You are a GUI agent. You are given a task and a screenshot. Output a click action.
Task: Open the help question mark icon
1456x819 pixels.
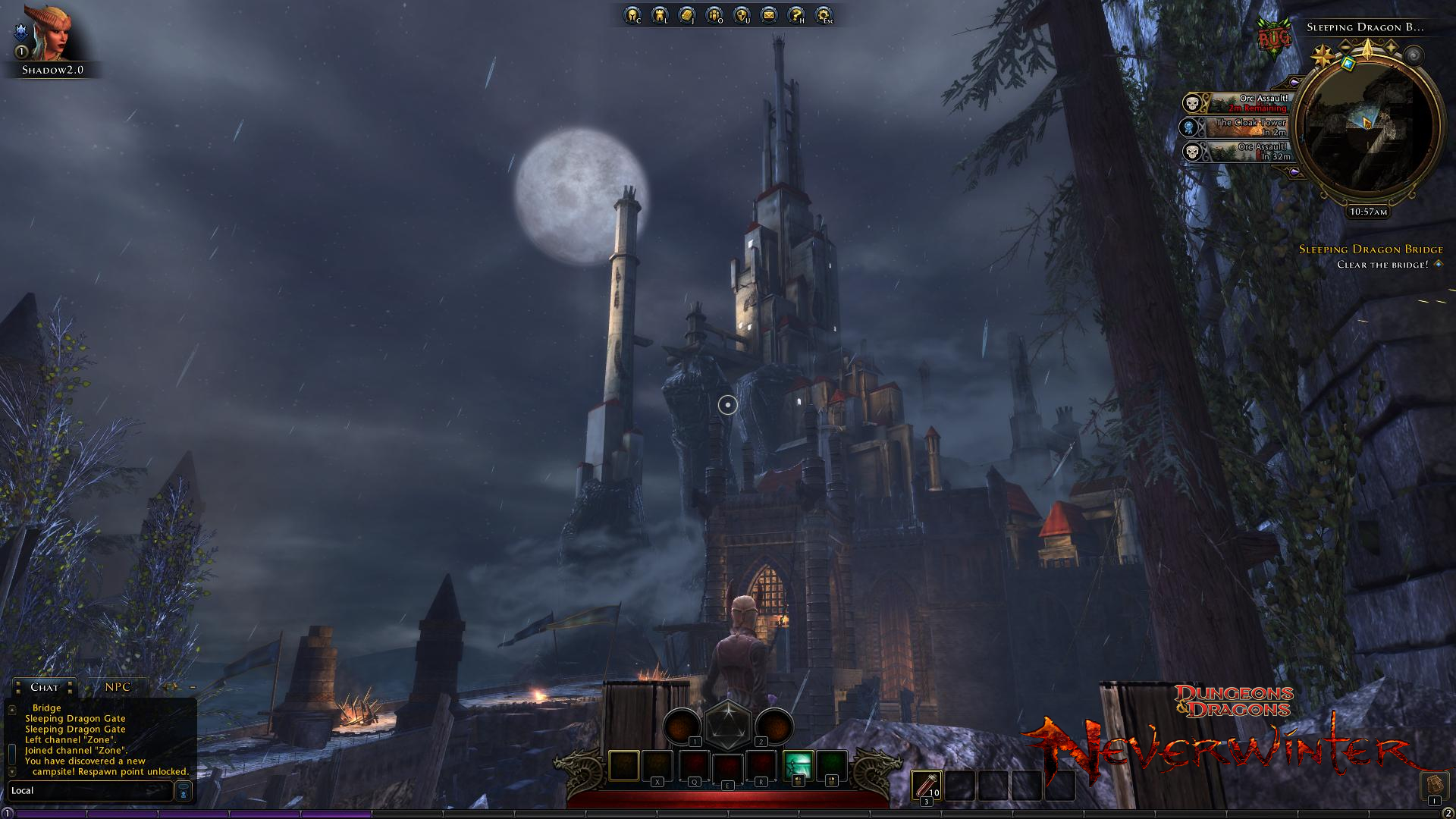(x=795, y=14)
